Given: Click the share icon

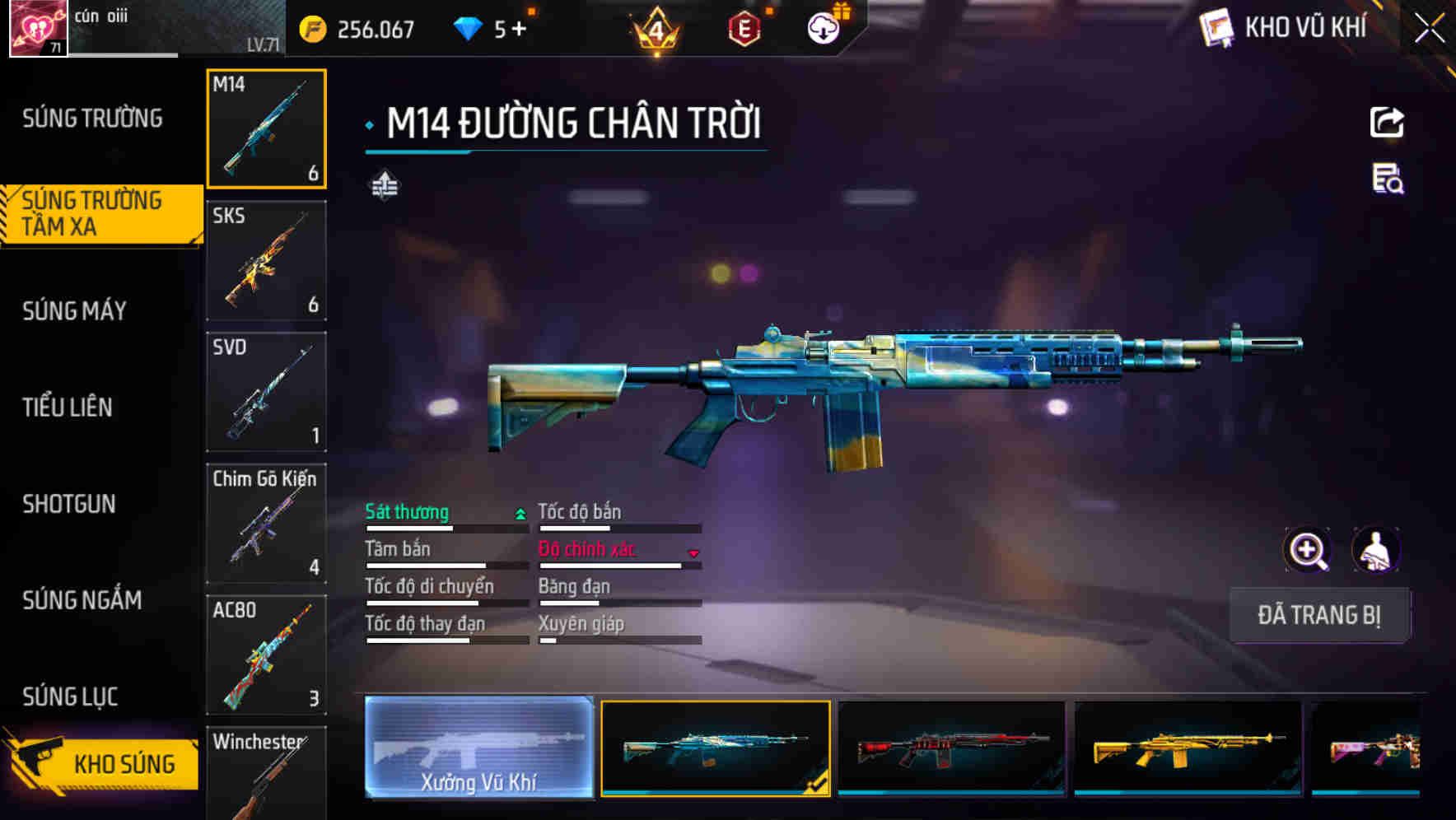Looking at the screenshot, I should pos(1387,123).
